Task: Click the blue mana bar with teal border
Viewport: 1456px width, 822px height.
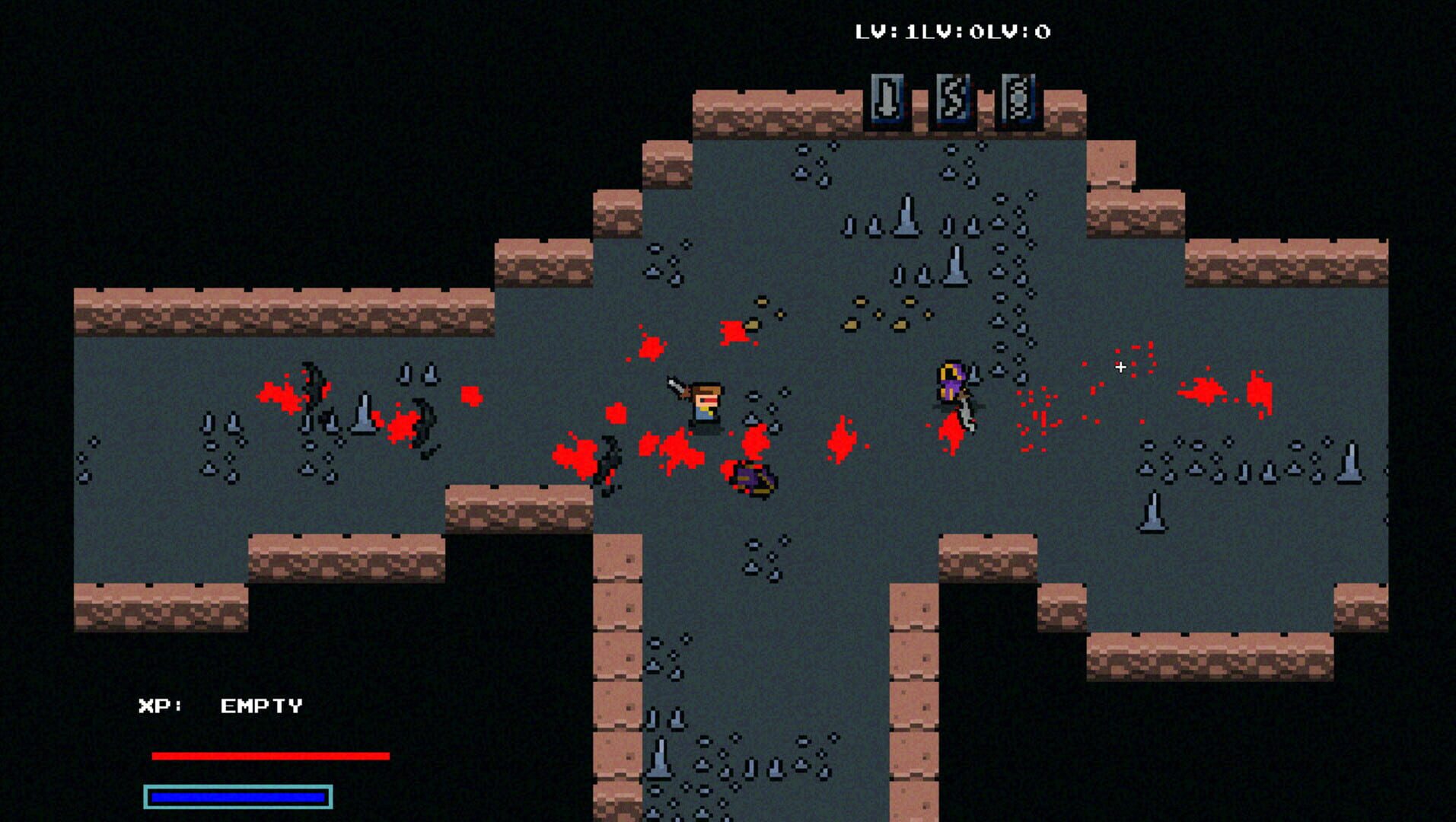Action: tap(236, 796)
